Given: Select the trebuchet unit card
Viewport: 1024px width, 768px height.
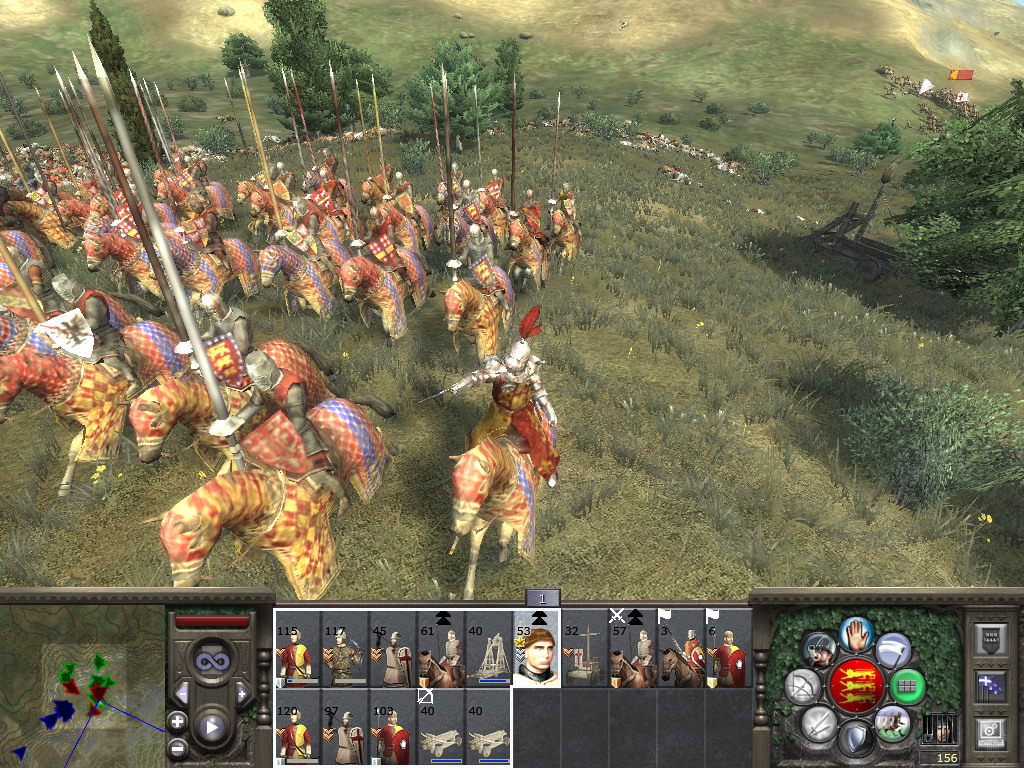Looking at the screenshot, I should 489,649.
